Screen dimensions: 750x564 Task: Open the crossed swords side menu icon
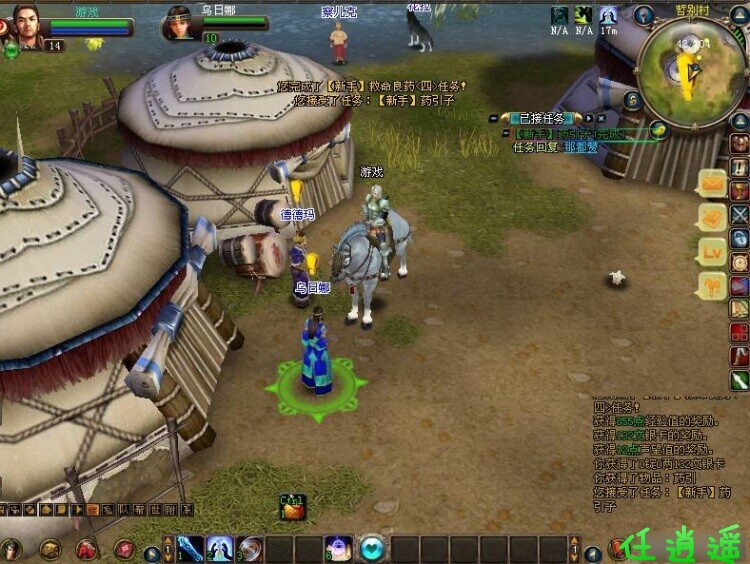[739, 213]
